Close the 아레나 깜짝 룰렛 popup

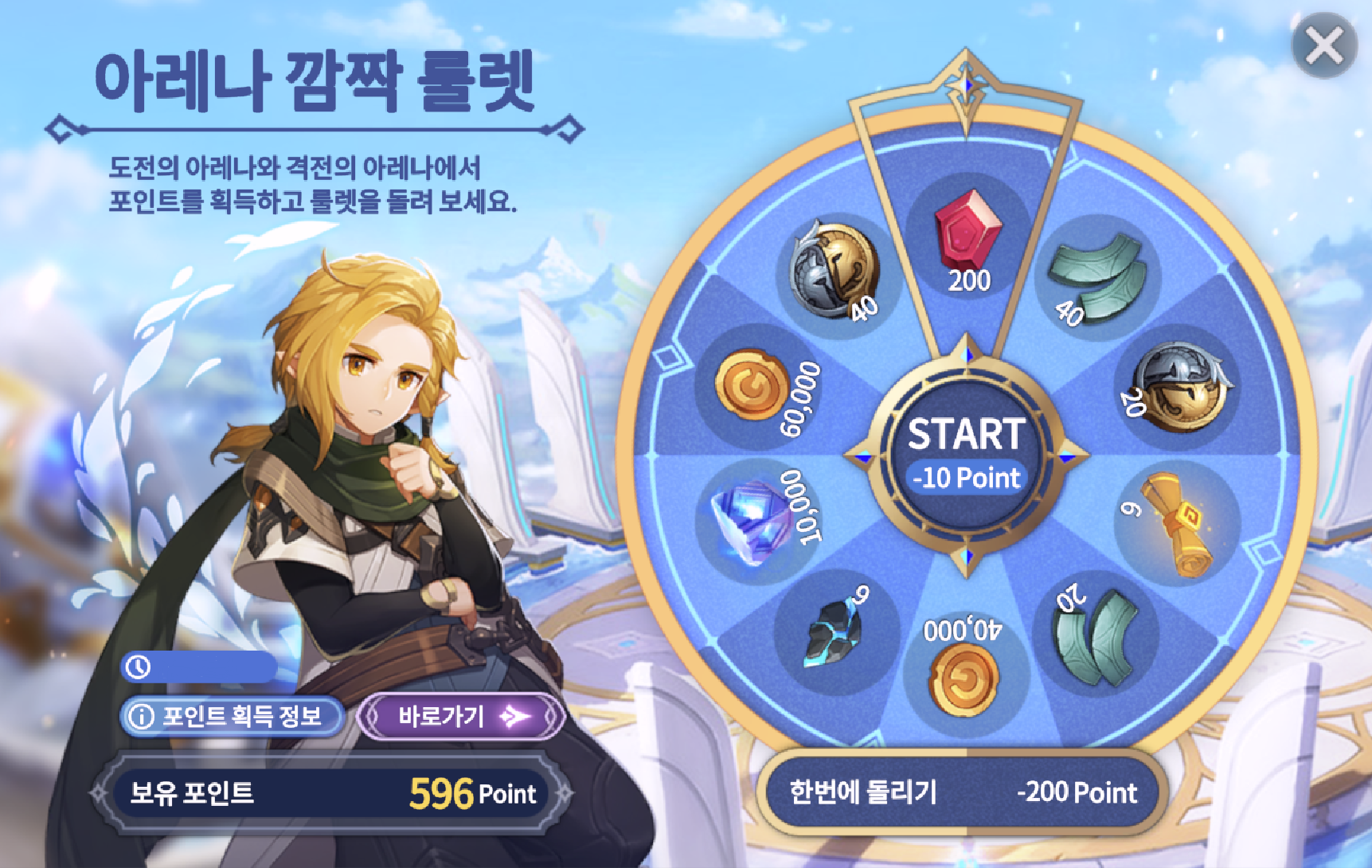(1324, 45)
